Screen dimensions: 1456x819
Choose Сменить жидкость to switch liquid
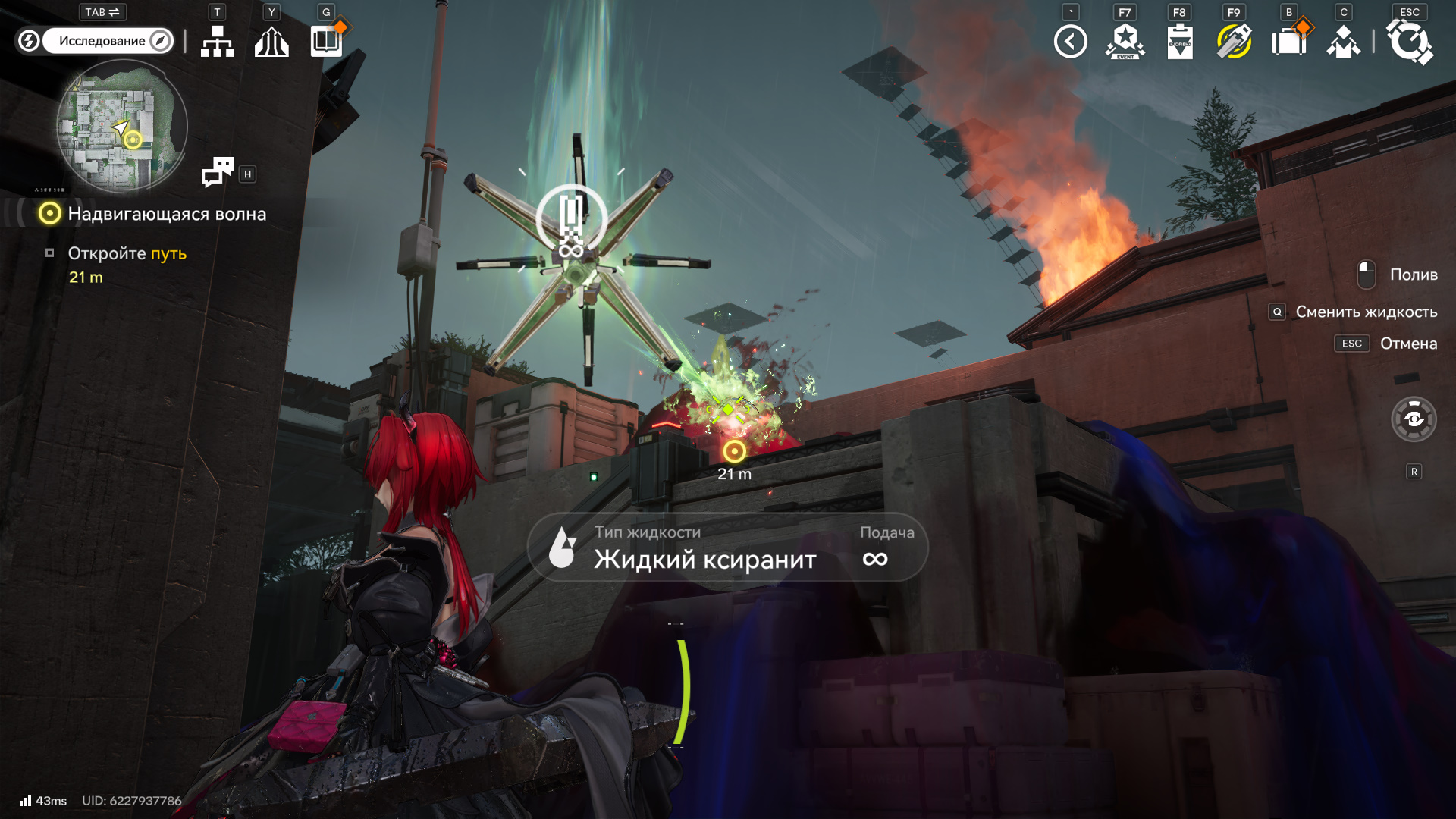click(1366, 312)
